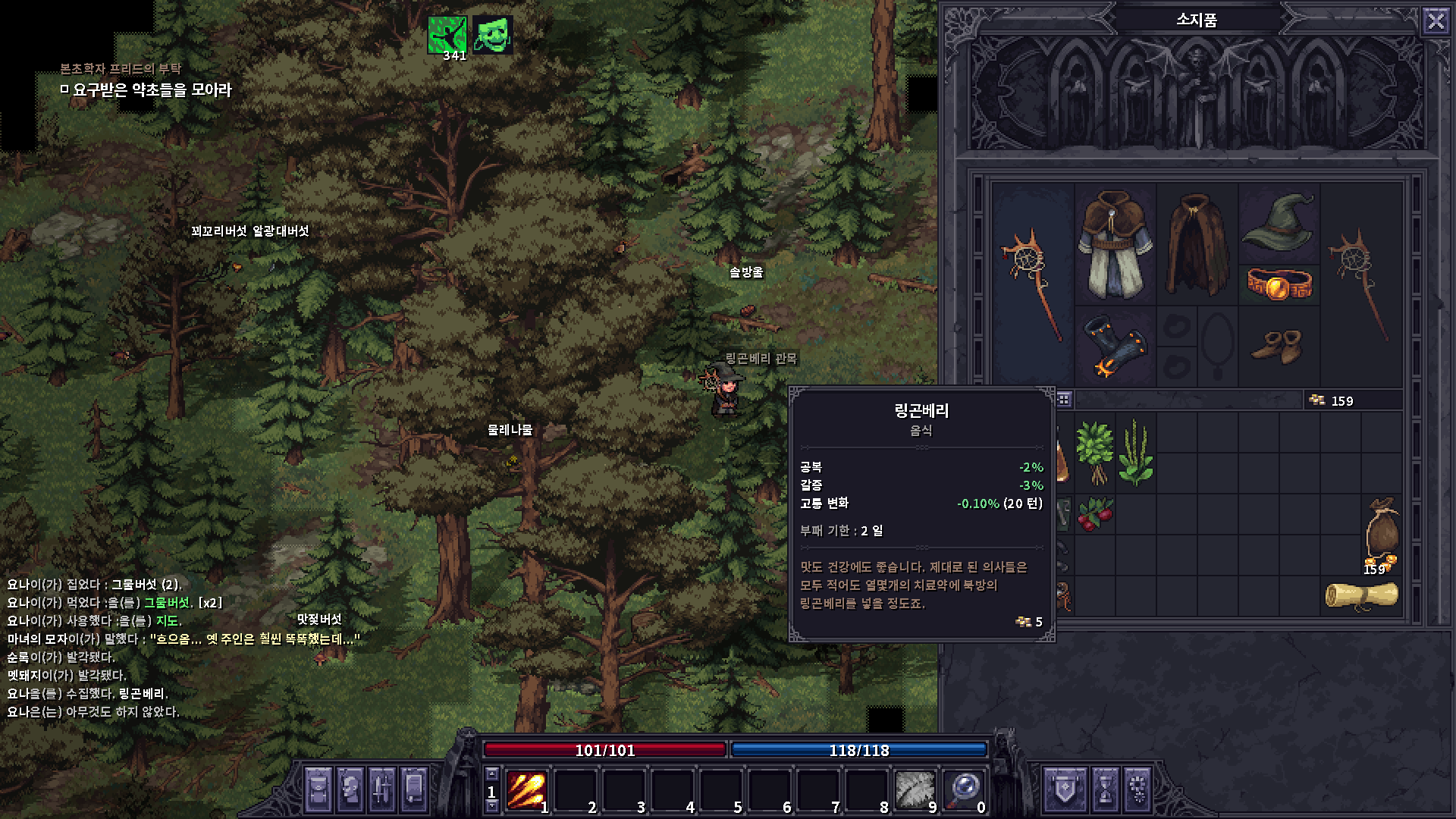Select the orange jeweled belt slot
The width and height of the screenshot is (1456, 819).
click(x=1279, y=284)
